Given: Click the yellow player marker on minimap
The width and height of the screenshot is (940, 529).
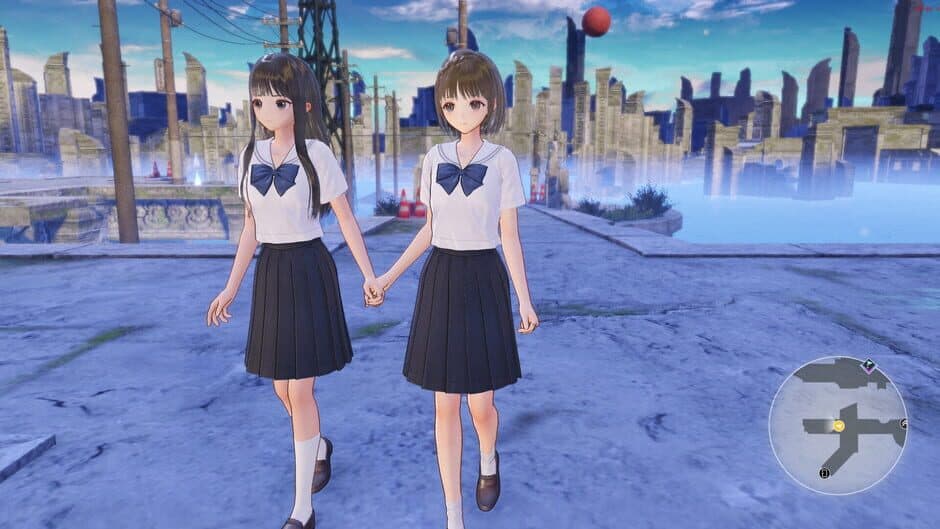Looking at the screenshot, I should click(x=839, y=426).
